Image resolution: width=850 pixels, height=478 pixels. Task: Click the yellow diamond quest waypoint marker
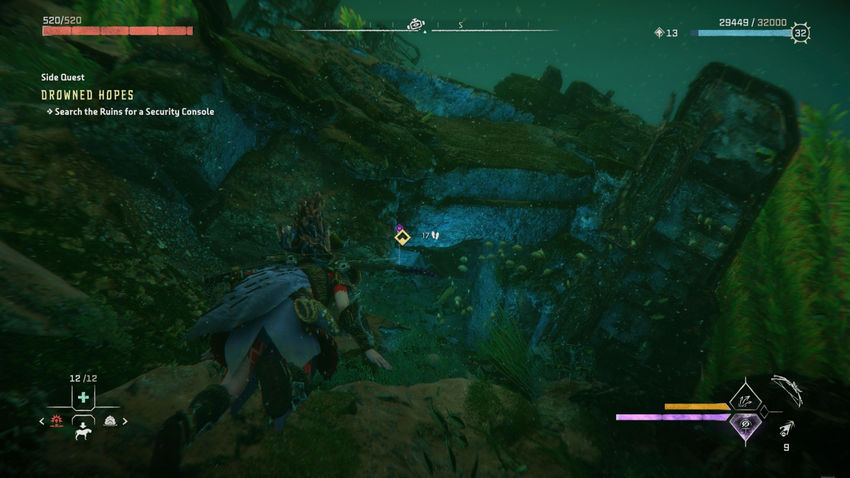(x=400, y=238)
